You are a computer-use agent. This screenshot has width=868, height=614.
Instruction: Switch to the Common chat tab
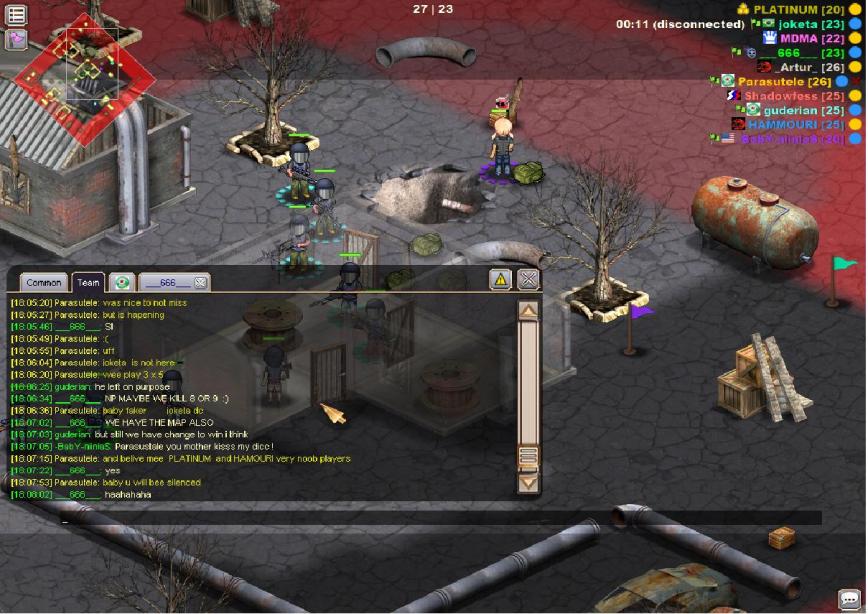43,283
